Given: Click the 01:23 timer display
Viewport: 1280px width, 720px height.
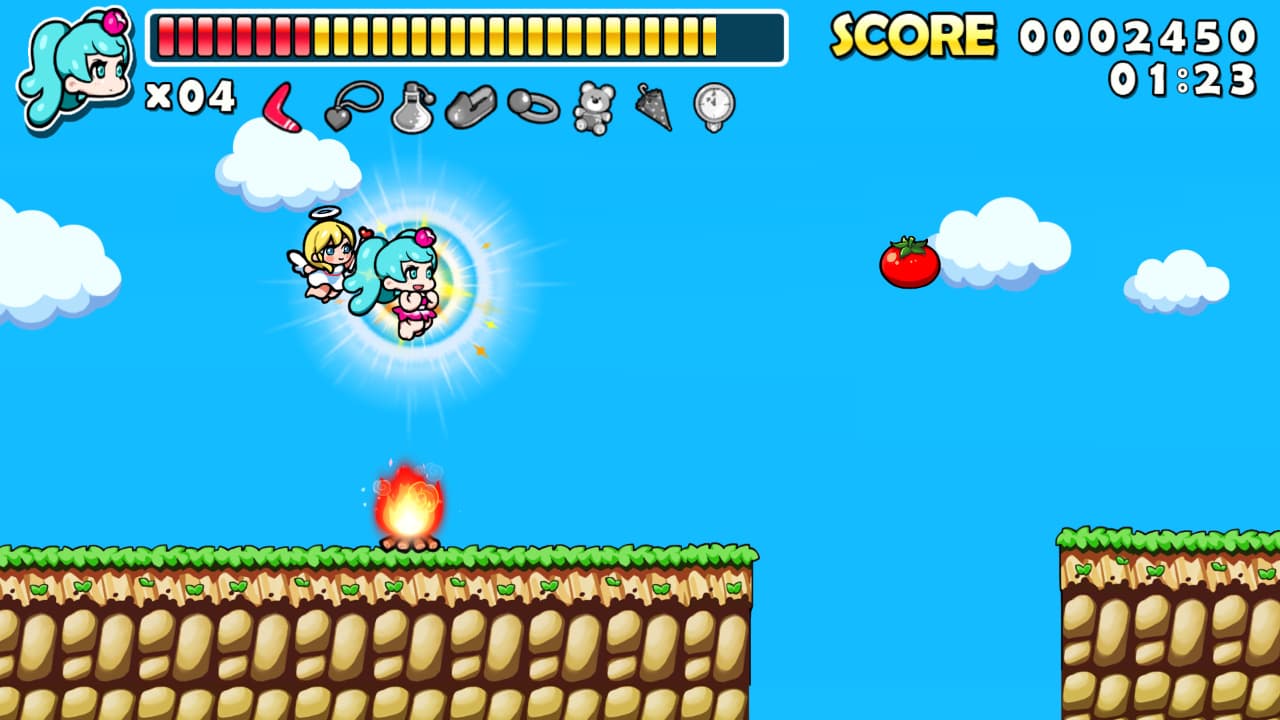Looking at the screenshot, I should 1180,80.
